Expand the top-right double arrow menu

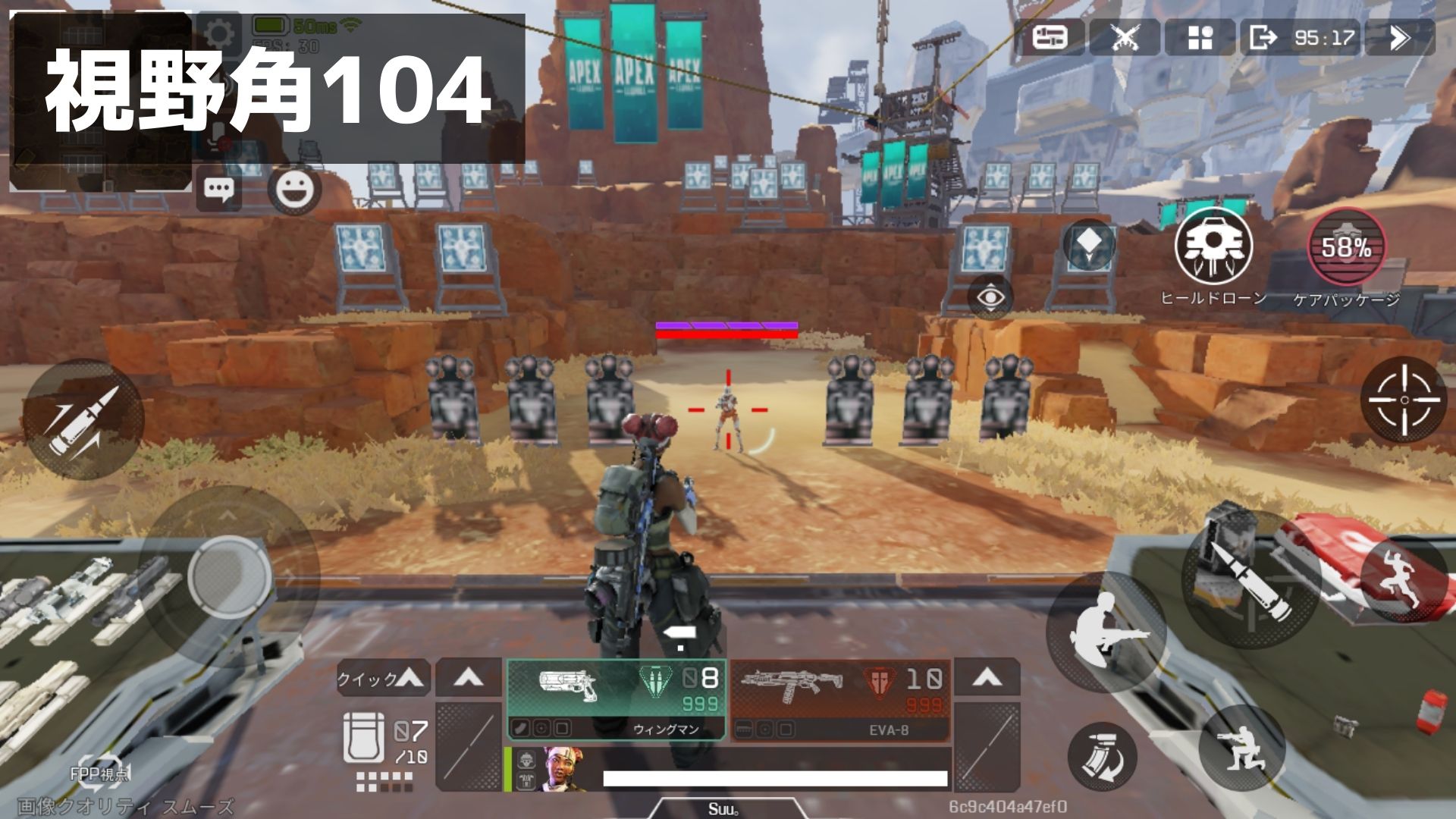1399,37
